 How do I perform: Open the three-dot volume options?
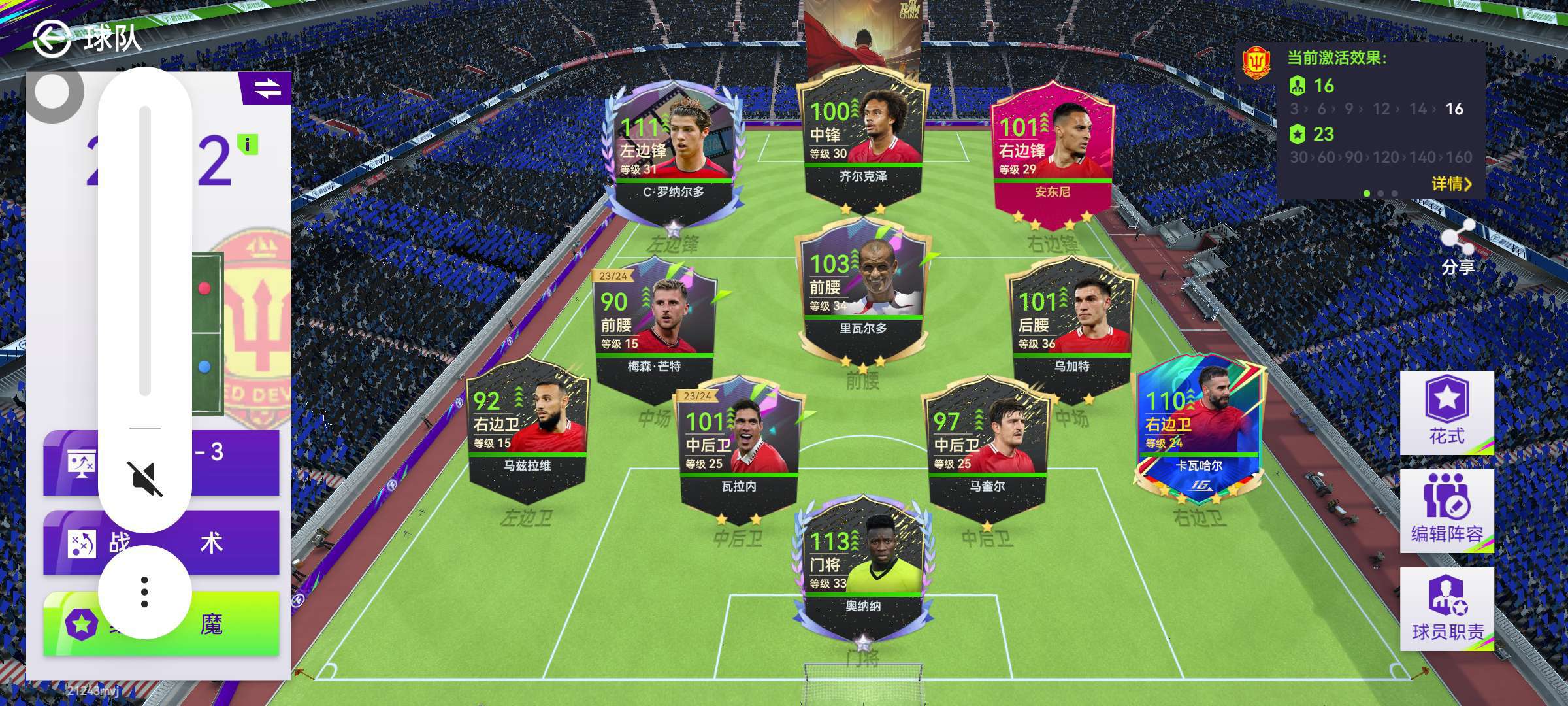tap(144, 592)
